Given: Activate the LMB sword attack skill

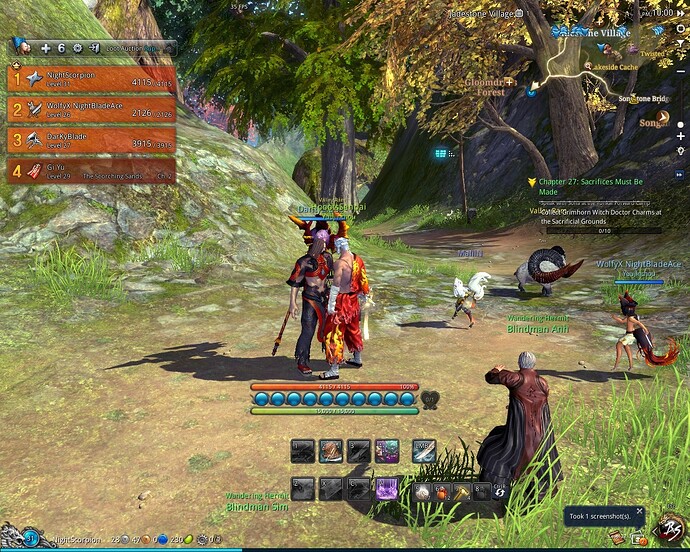Looking at the screenshot, I should coord(424,452).
